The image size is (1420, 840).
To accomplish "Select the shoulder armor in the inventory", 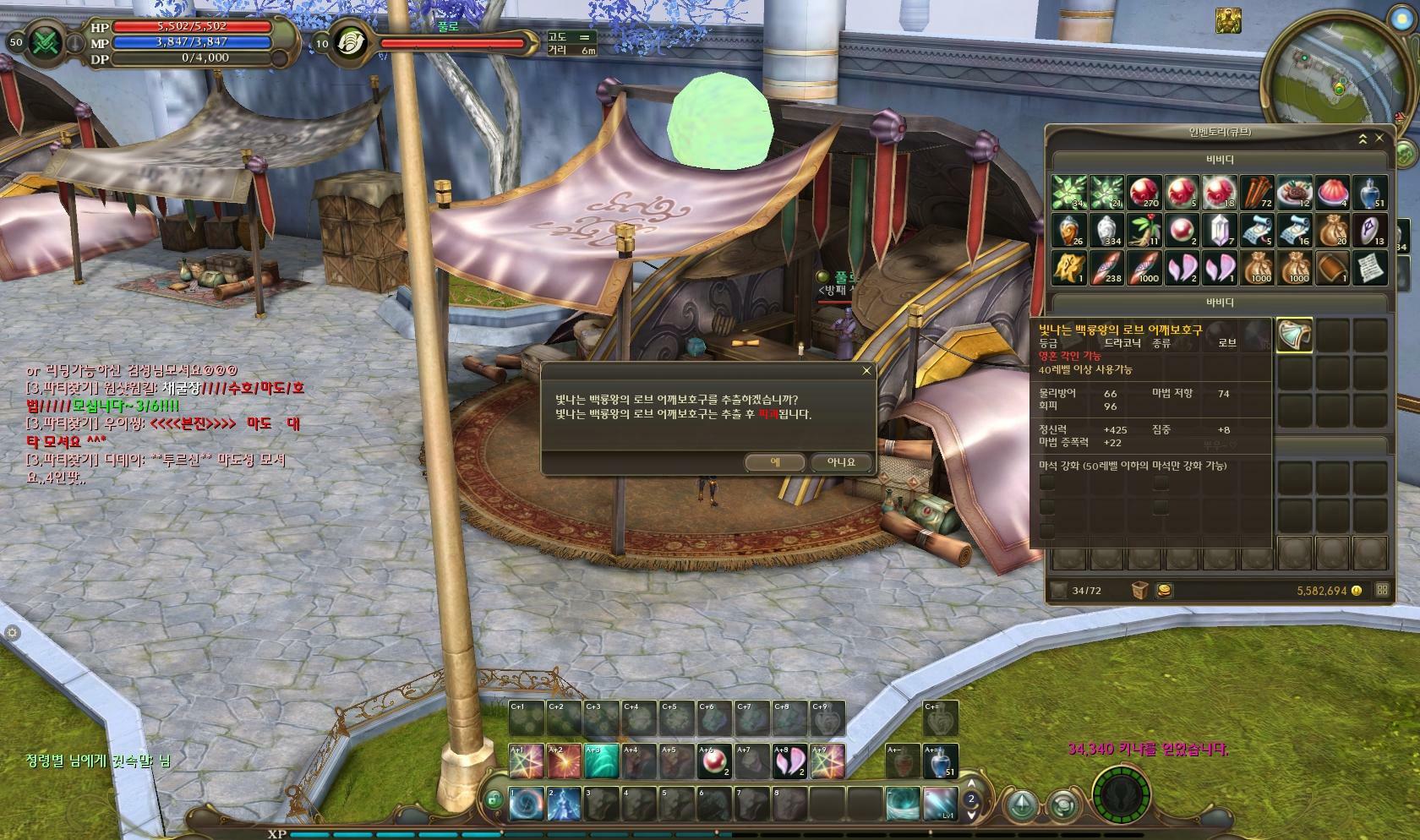I will point(1294,335).
